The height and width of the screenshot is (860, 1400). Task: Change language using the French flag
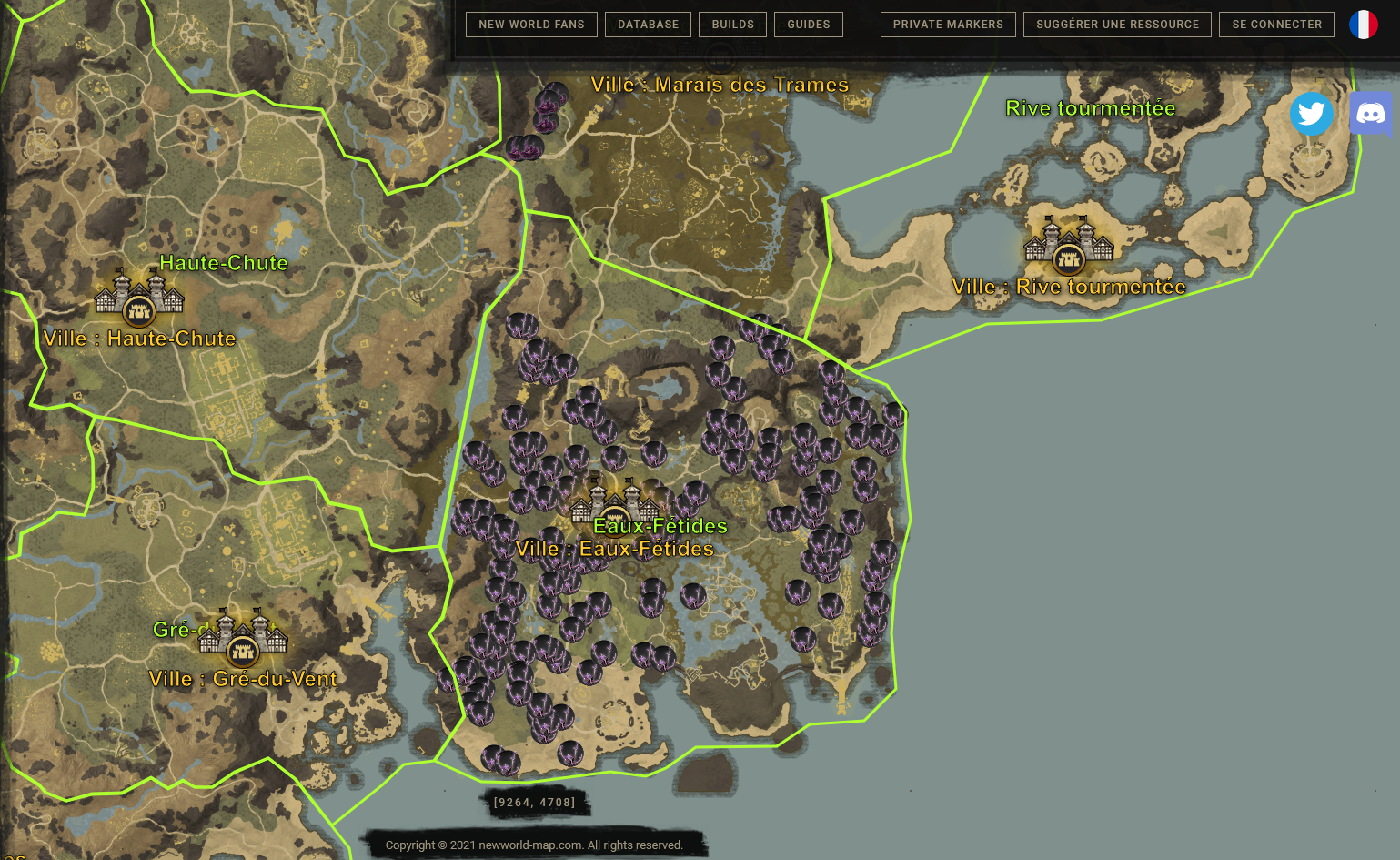1363,25
